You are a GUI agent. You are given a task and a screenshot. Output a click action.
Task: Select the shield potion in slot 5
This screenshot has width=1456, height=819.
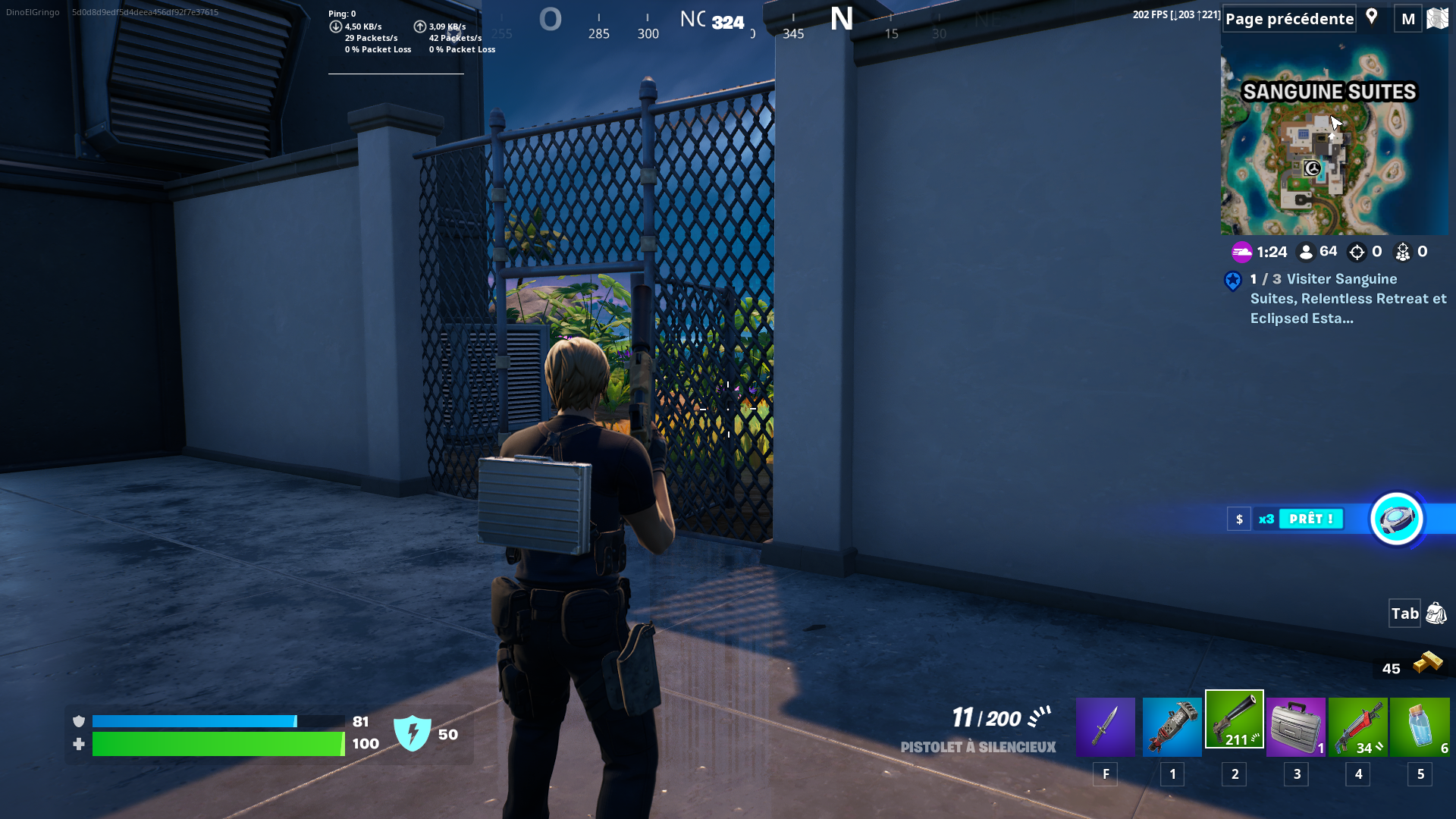pos(1420,726)
